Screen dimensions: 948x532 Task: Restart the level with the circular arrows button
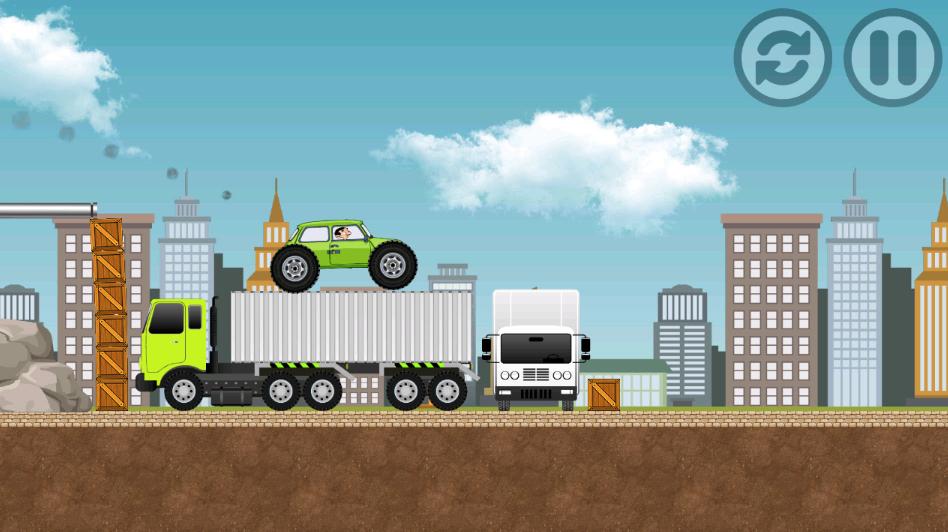(x=783, y=58)
